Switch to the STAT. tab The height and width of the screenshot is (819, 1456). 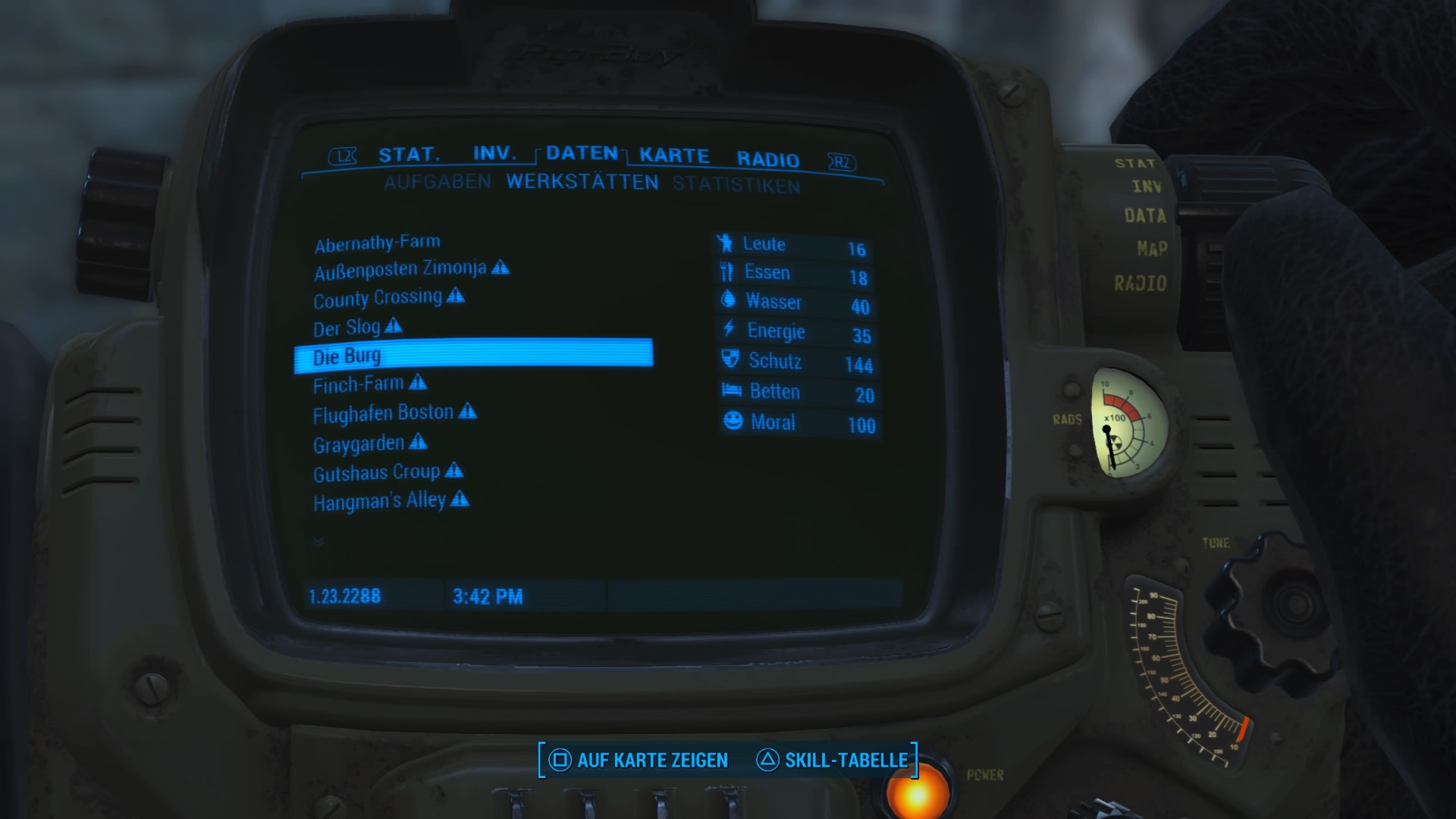409,155
